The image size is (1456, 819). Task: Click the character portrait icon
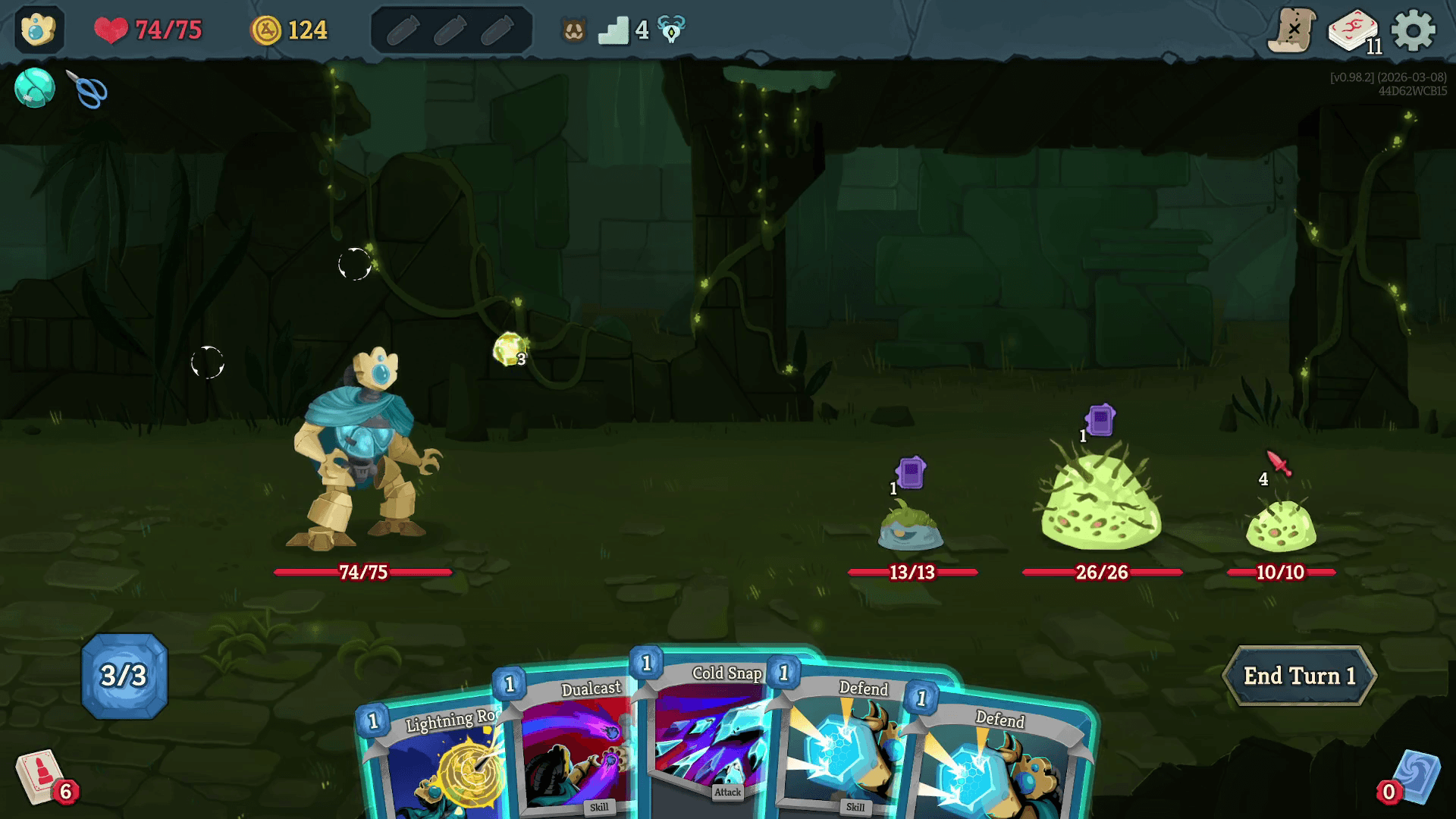click(39, 30)
